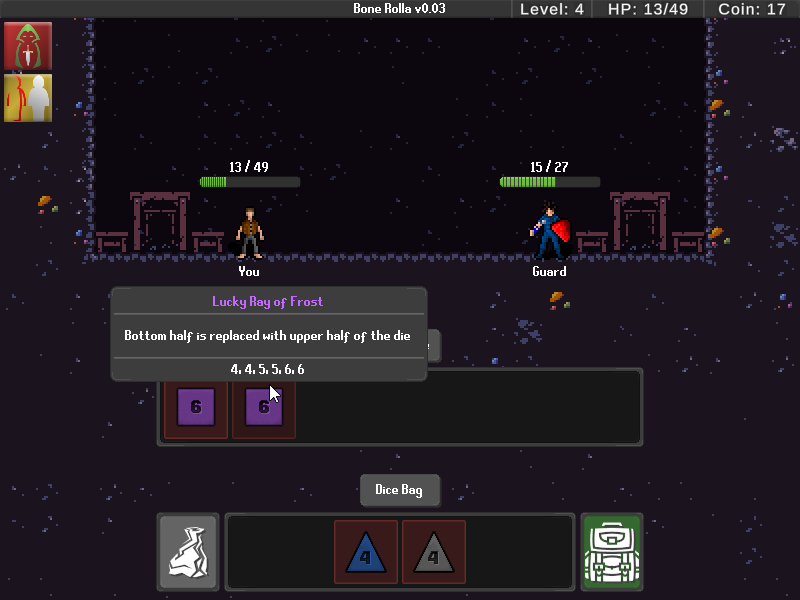Click the gray dice sack button
This screenshot has width=800, height=600.
pyautogui.click(x=188, y=551)
